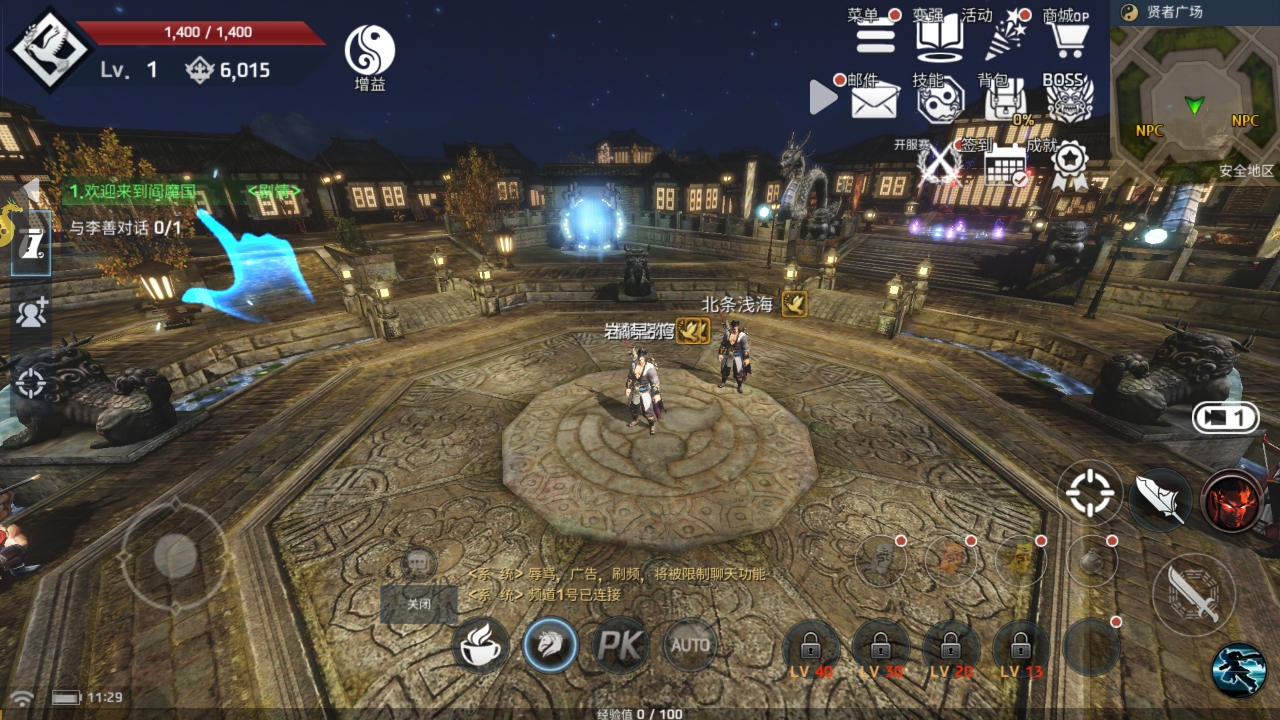Open the 变强 book icon
This screenshot has width=1280, height=720.
pyautogui.click(x=939, y=37)
